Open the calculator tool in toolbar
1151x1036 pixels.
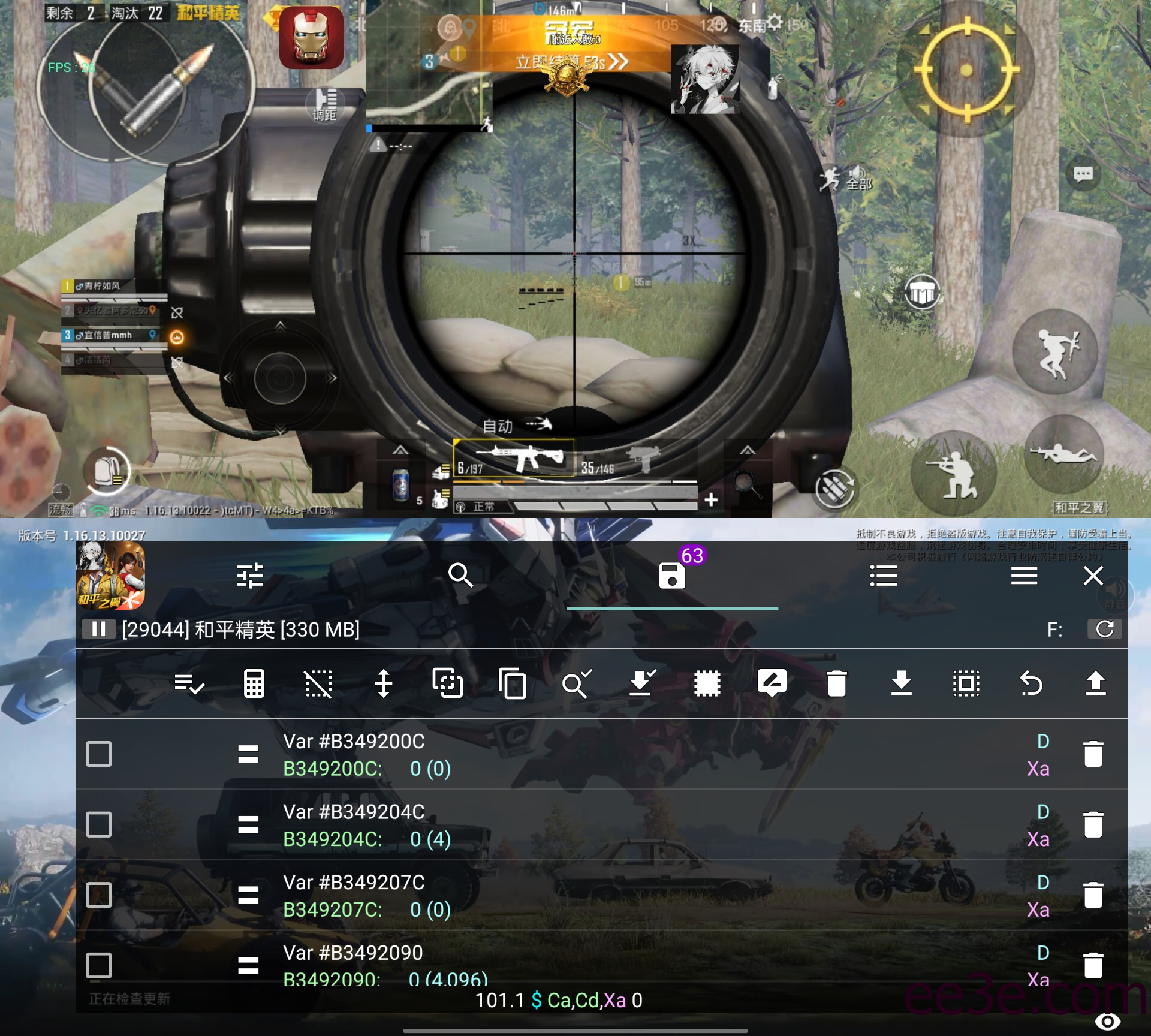tap(254, 683)
